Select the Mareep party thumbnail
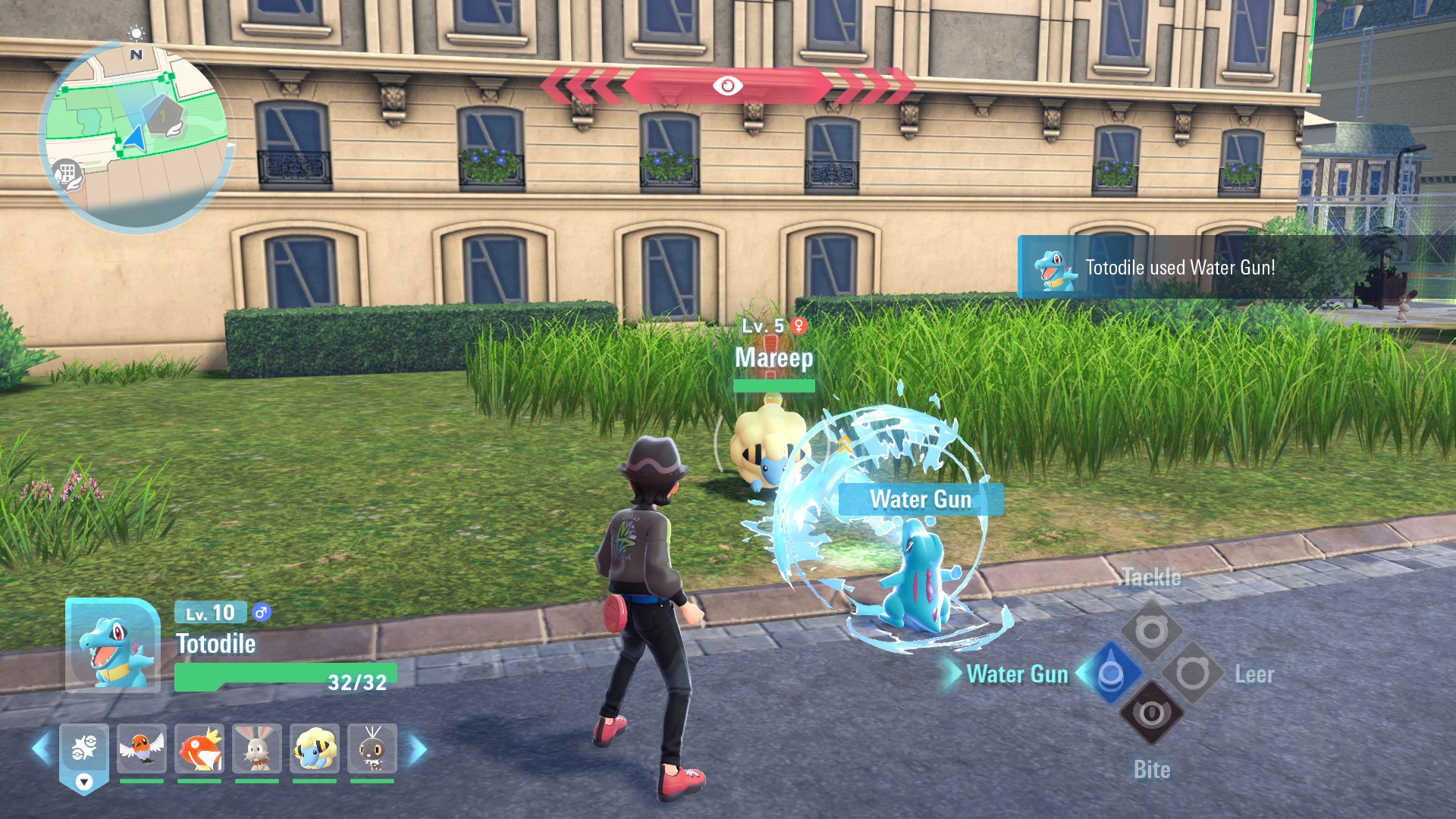The image size is (1456, 819). 315,749
